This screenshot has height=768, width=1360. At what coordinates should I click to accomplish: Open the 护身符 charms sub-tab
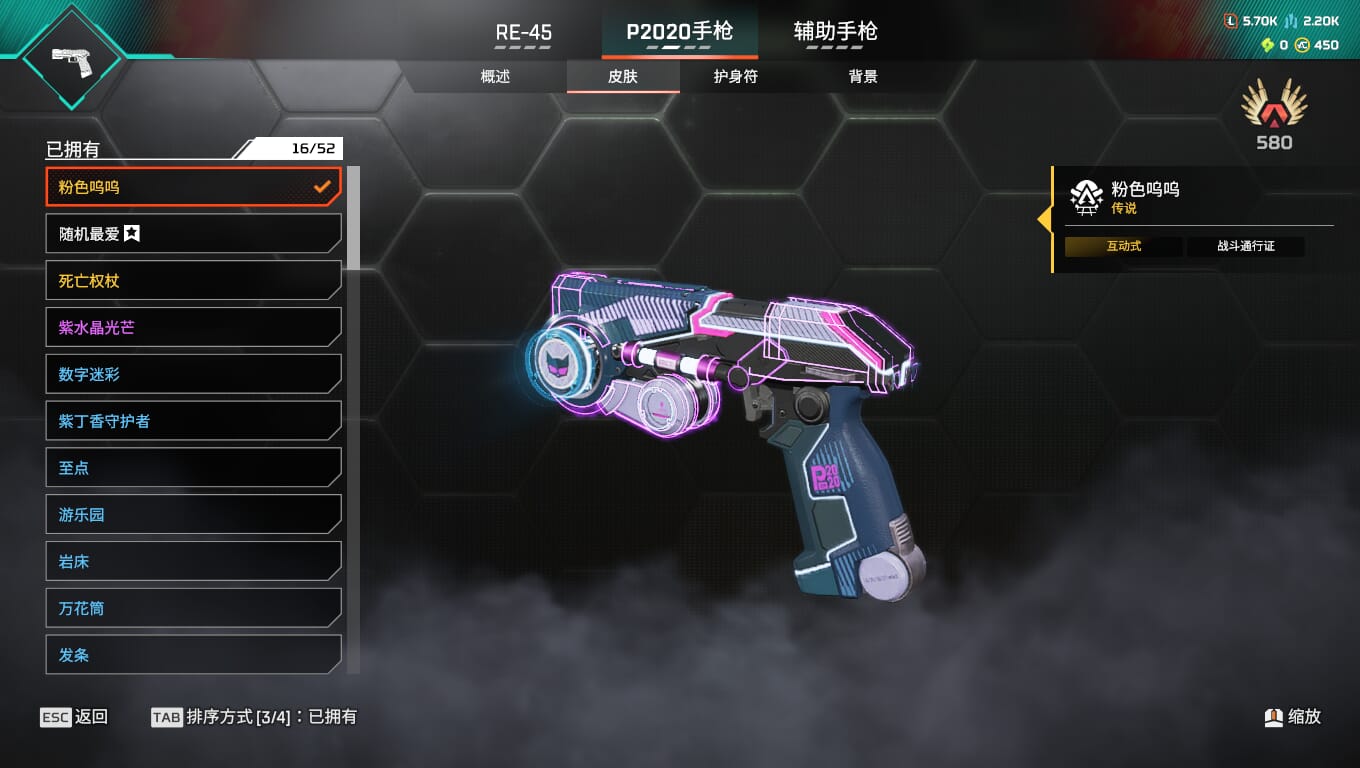pyautogui.click(x=736, y=77)
